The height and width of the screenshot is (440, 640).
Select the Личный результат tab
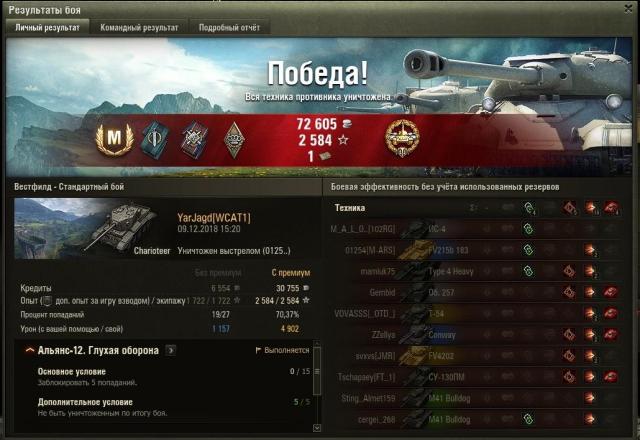point(47,27)
